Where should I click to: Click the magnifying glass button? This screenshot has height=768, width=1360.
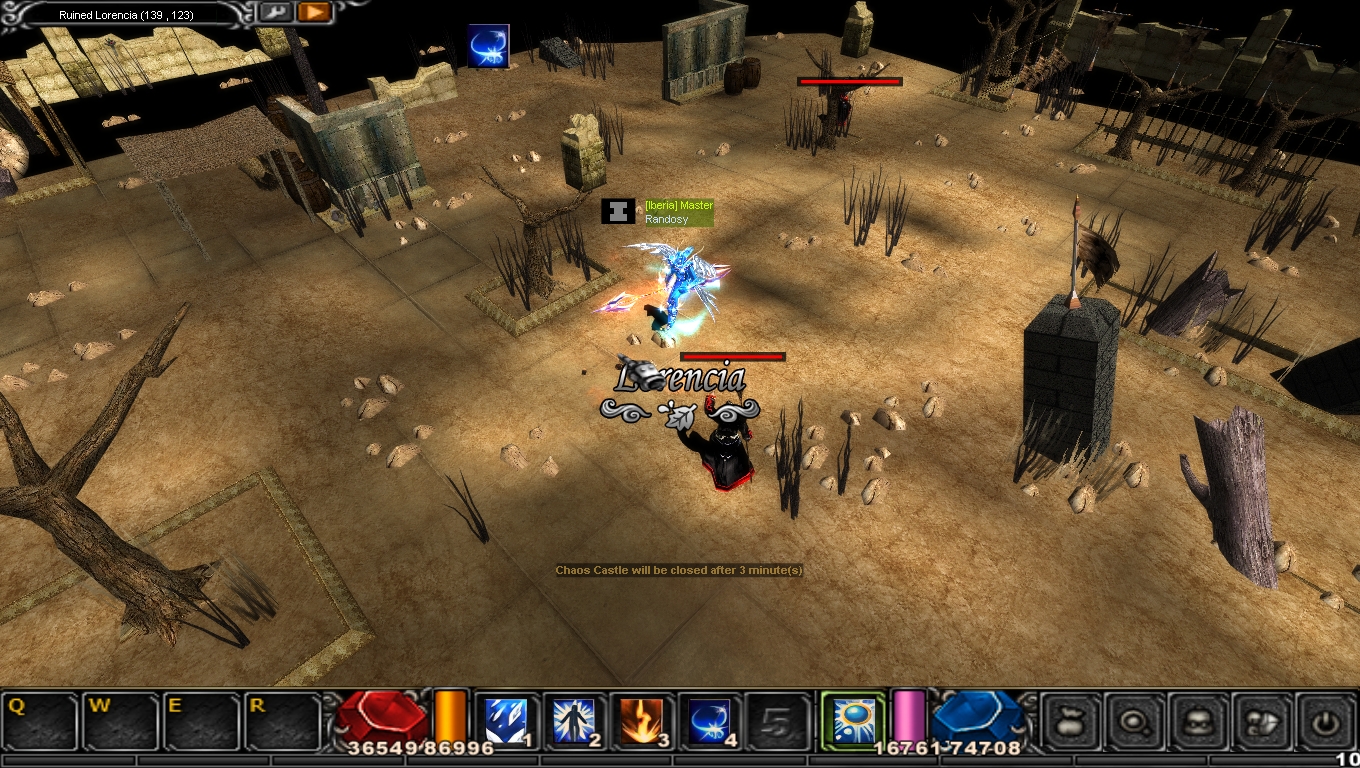point(1135,721)
